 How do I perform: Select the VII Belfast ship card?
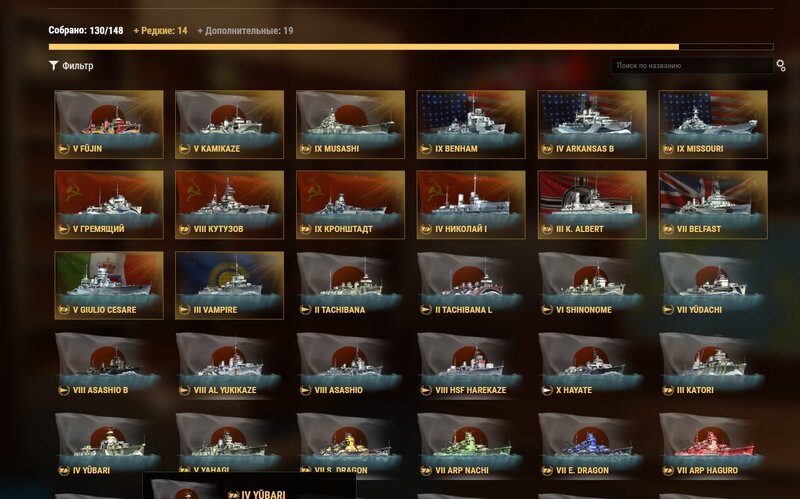[x=713, y=204]
